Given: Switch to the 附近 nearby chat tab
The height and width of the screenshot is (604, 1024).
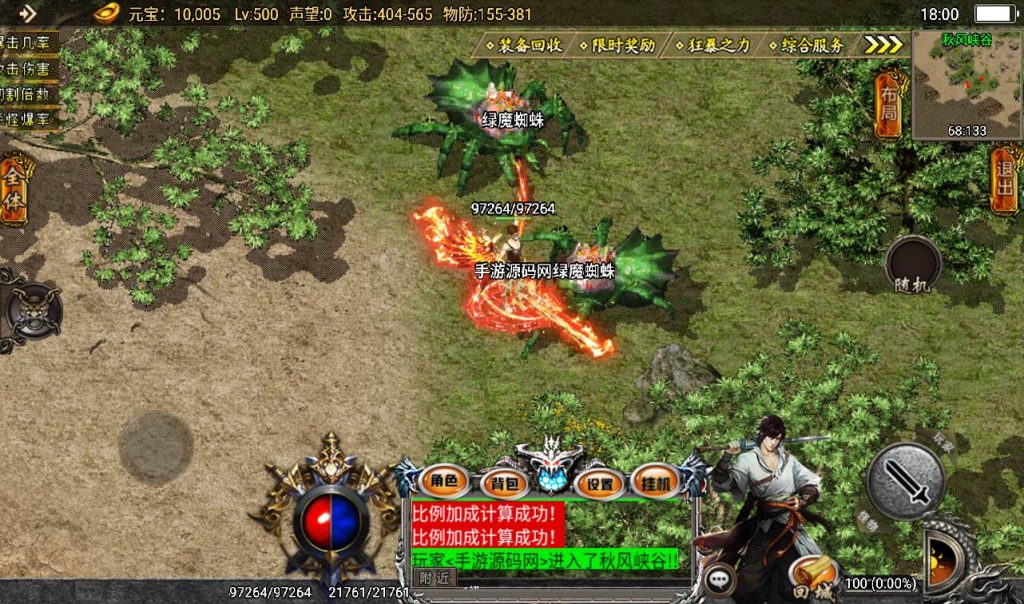Looking at the screenshot, I should tap(434, 577).
